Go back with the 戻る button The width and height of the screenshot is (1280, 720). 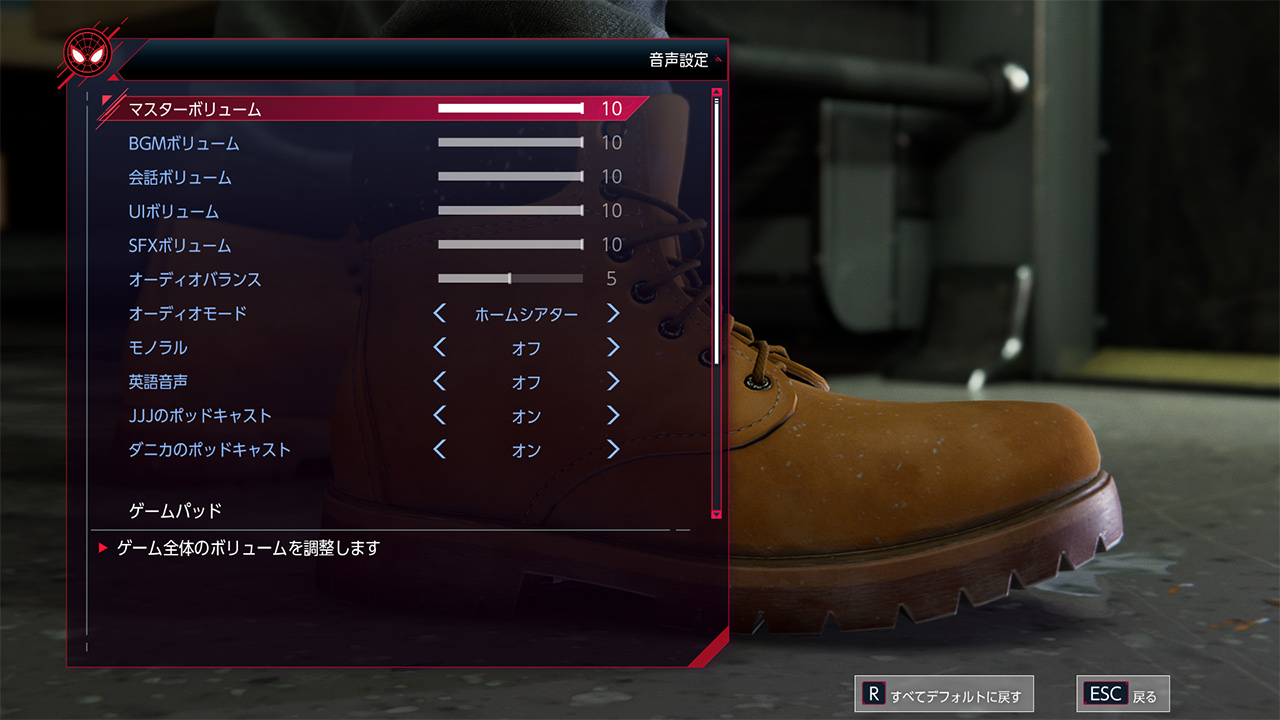1122,695
